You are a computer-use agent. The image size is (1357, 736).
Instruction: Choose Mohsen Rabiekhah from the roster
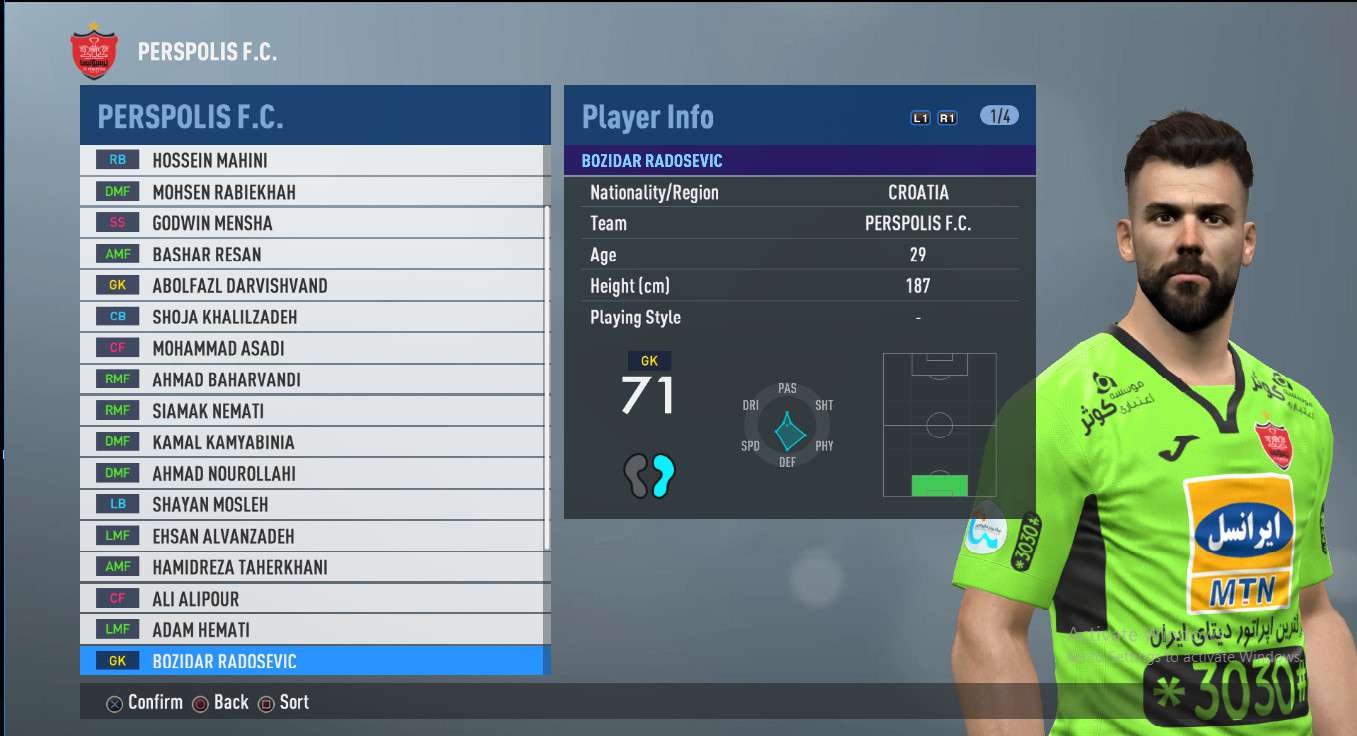[x=312, y=191]
